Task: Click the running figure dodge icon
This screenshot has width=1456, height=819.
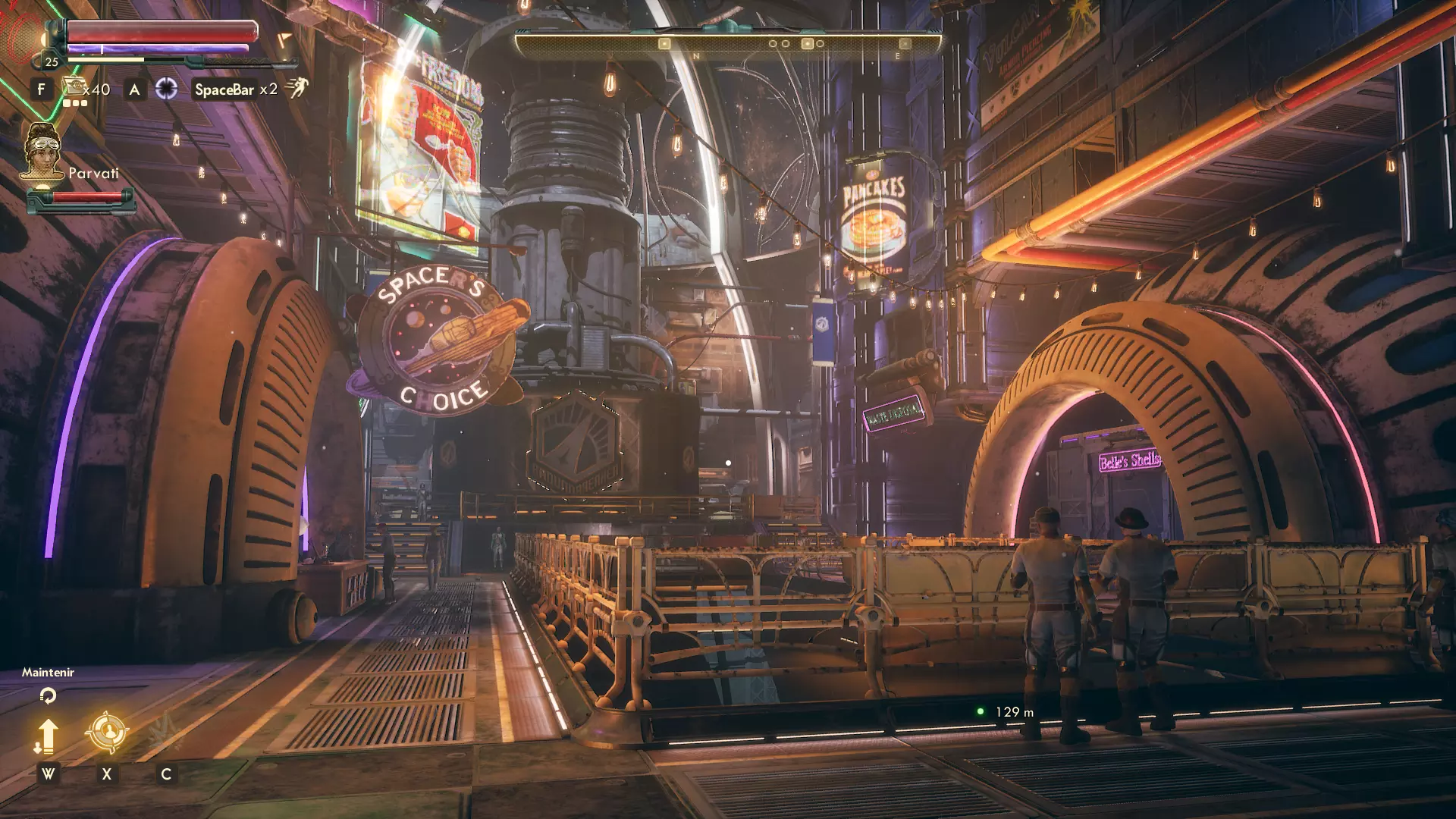Action: click(297, 89)
